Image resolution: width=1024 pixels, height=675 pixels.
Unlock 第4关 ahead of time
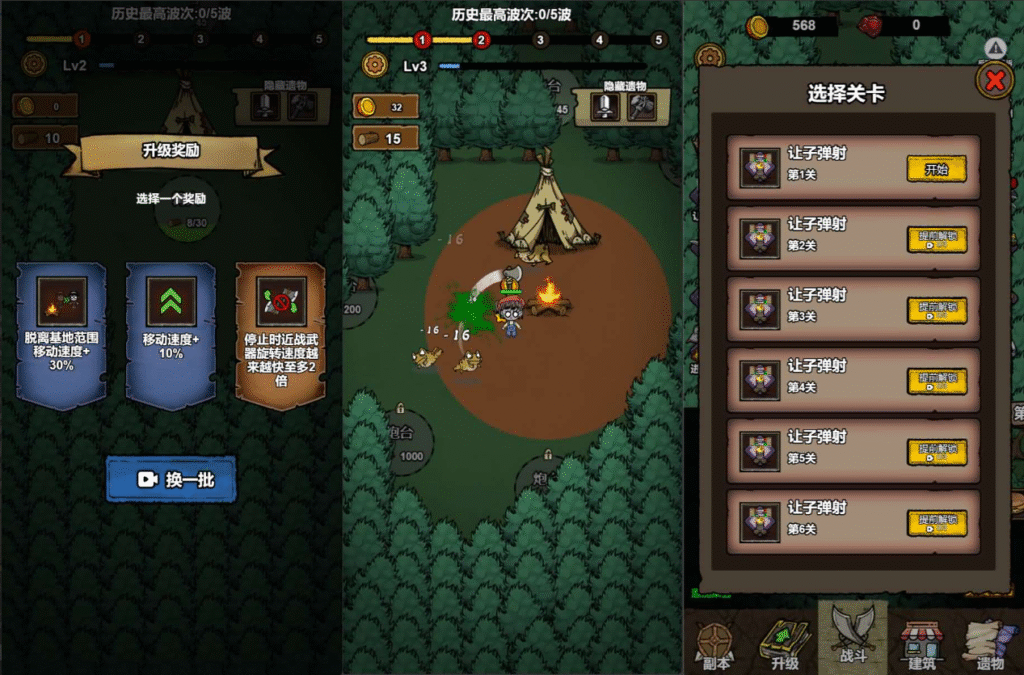[x=936, y=381]
